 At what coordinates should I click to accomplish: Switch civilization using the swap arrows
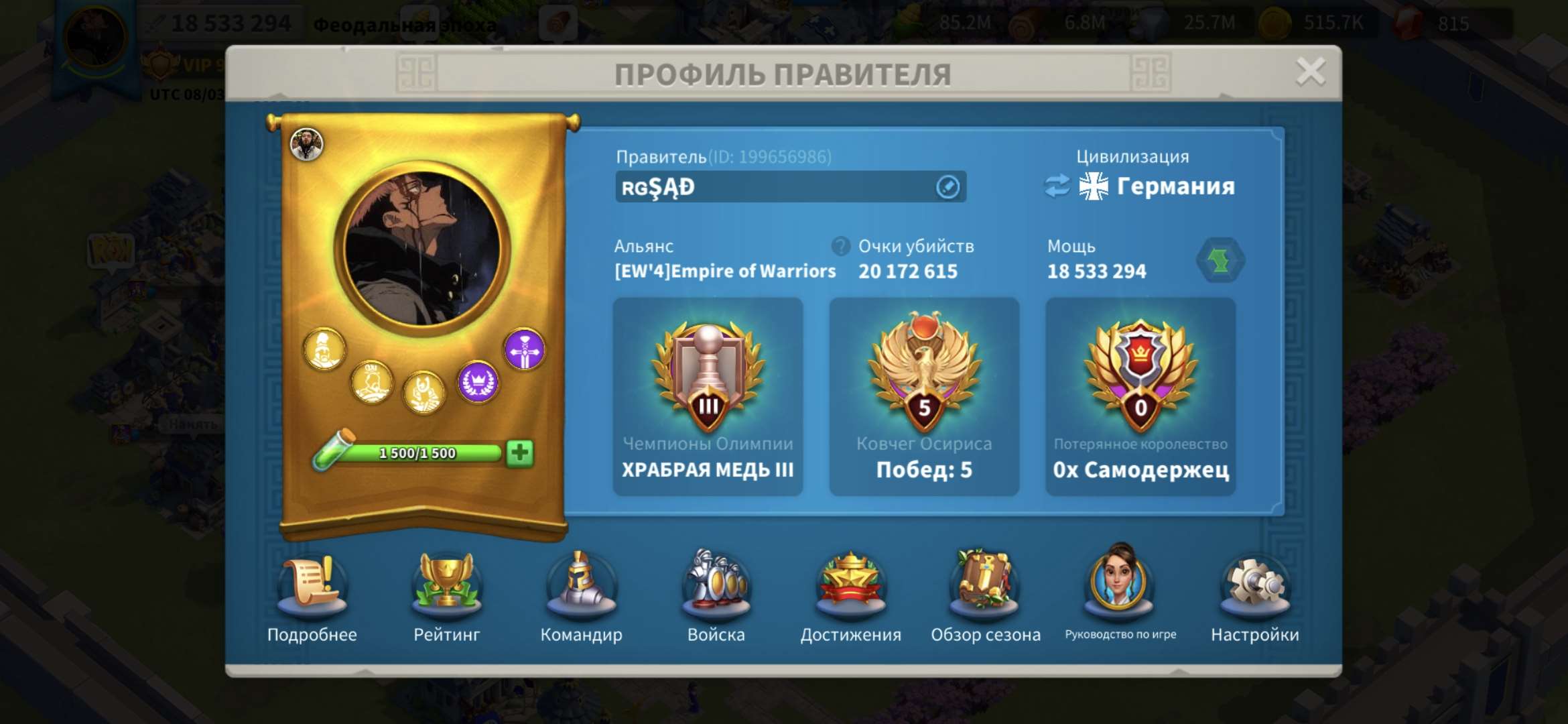1057,187
